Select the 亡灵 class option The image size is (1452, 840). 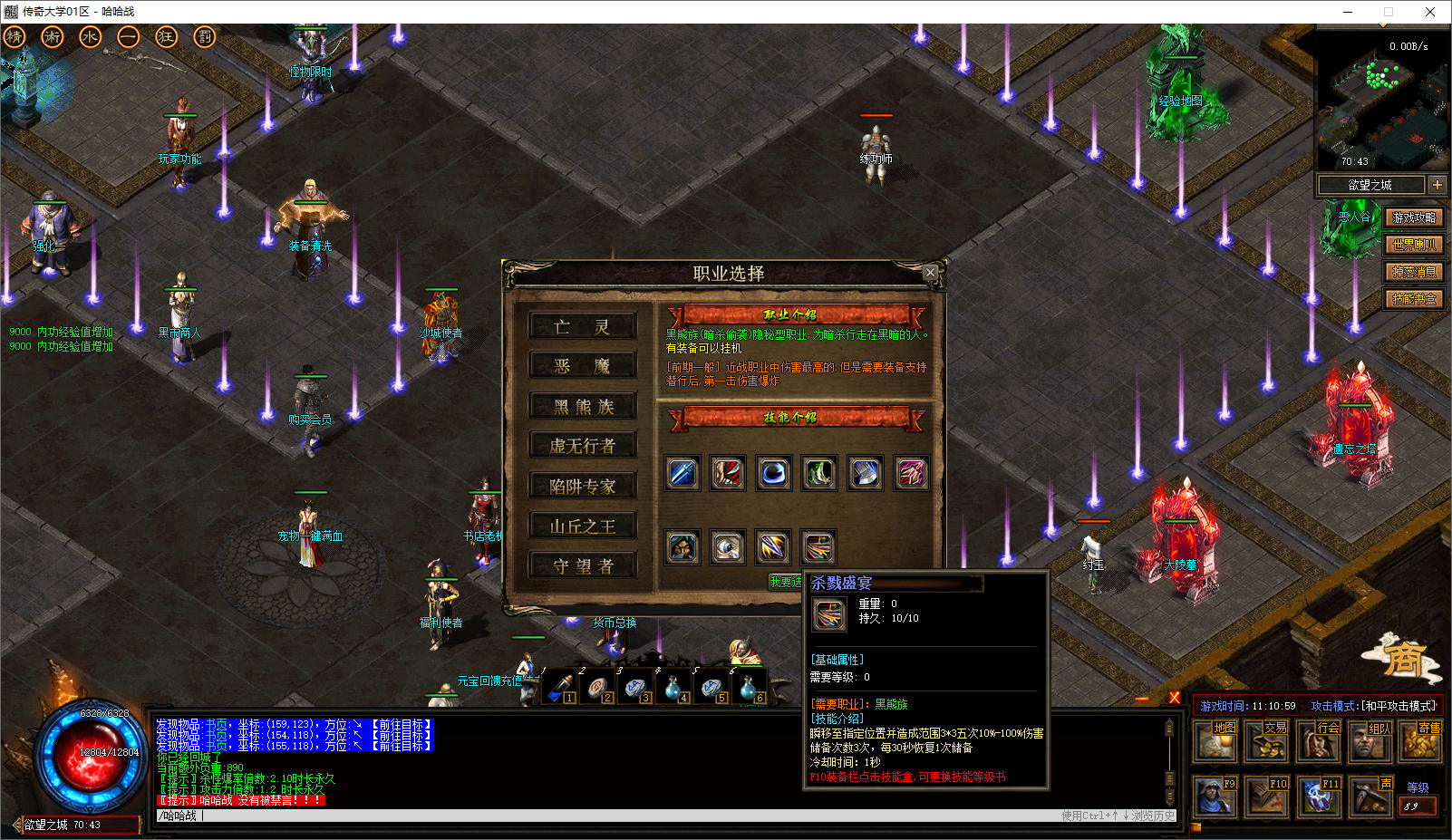[583, 326]
